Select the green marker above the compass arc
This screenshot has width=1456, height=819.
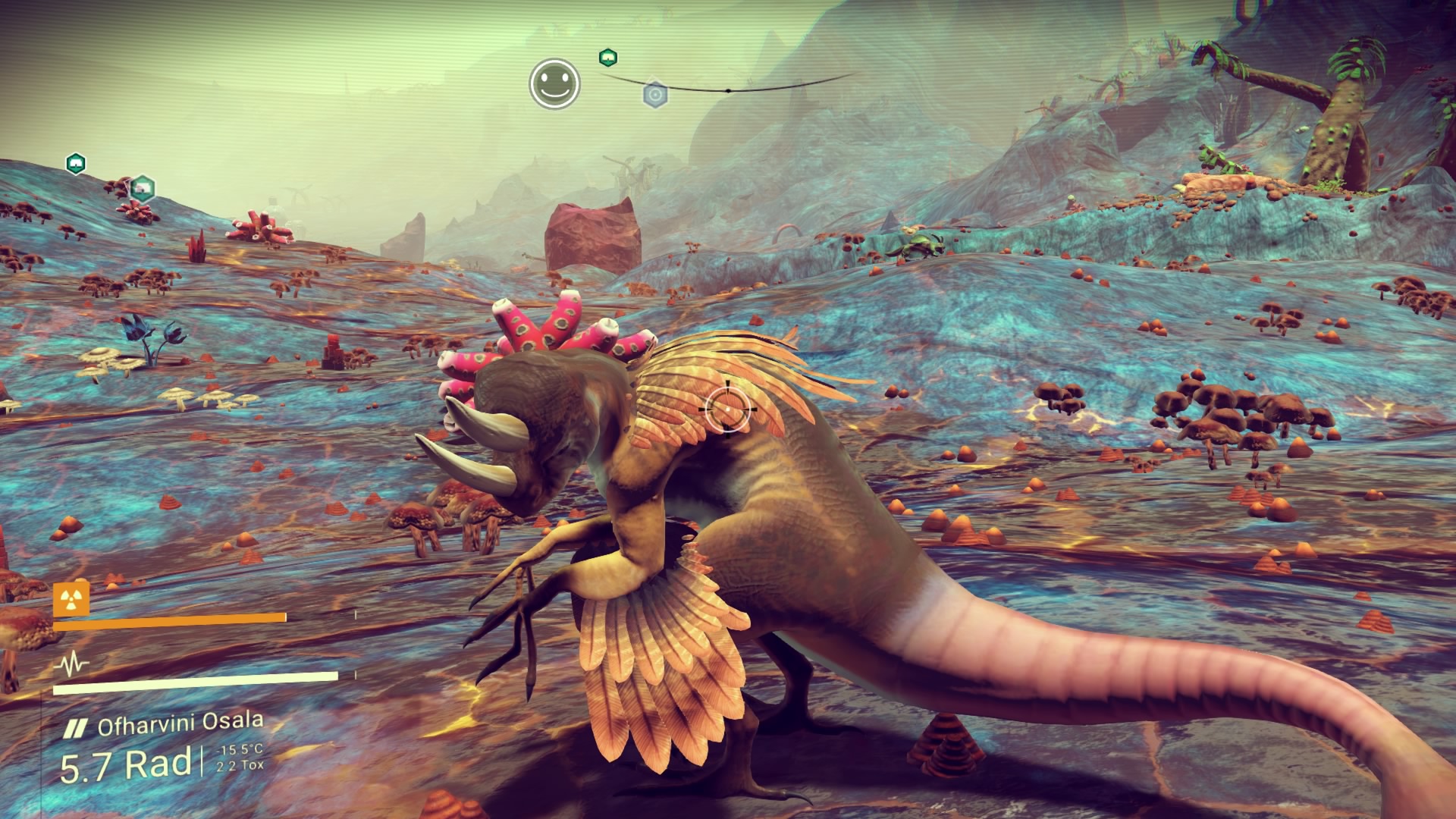coord(607,57)
